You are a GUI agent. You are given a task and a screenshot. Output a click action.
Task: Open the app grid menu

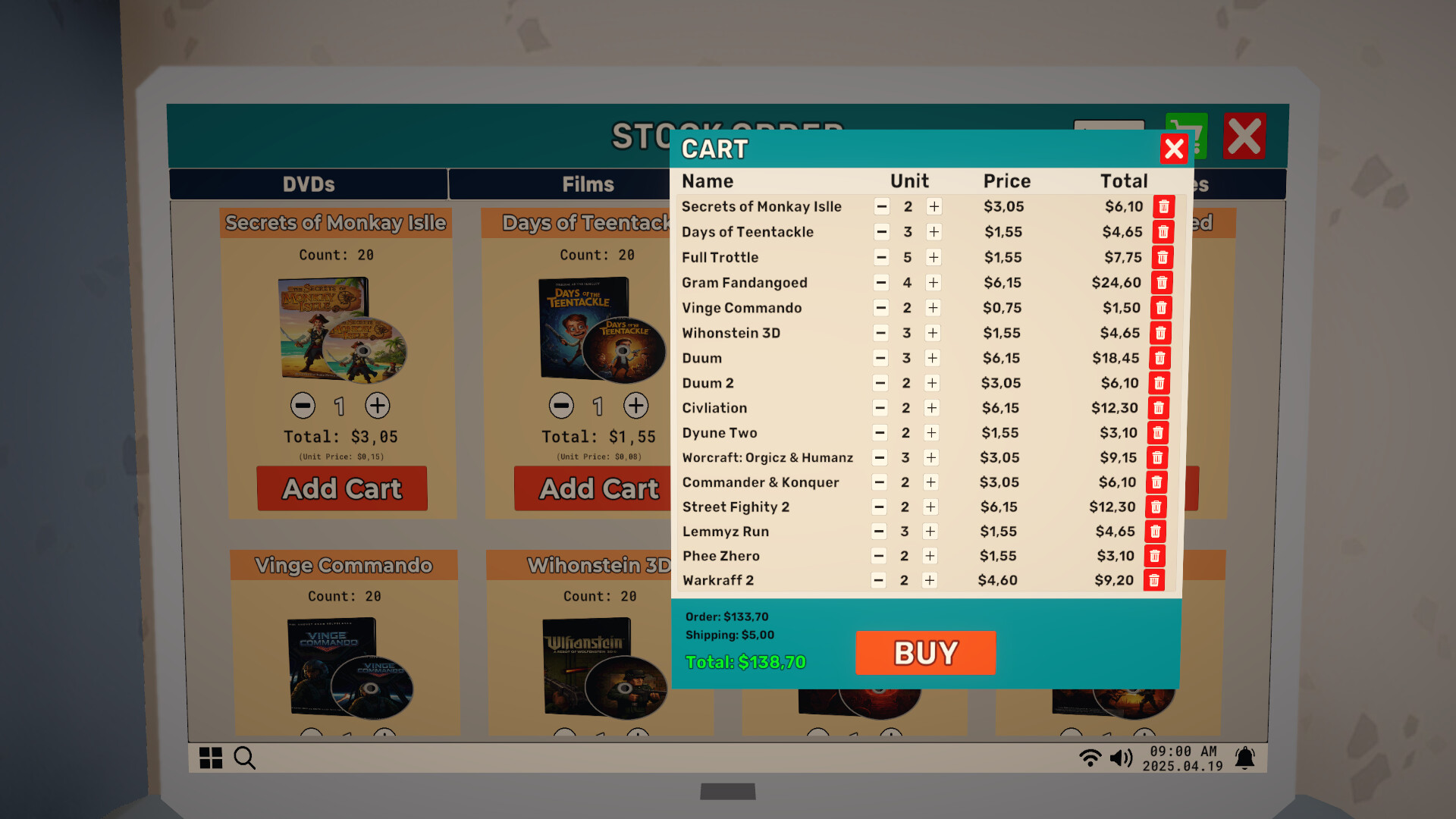211,758
